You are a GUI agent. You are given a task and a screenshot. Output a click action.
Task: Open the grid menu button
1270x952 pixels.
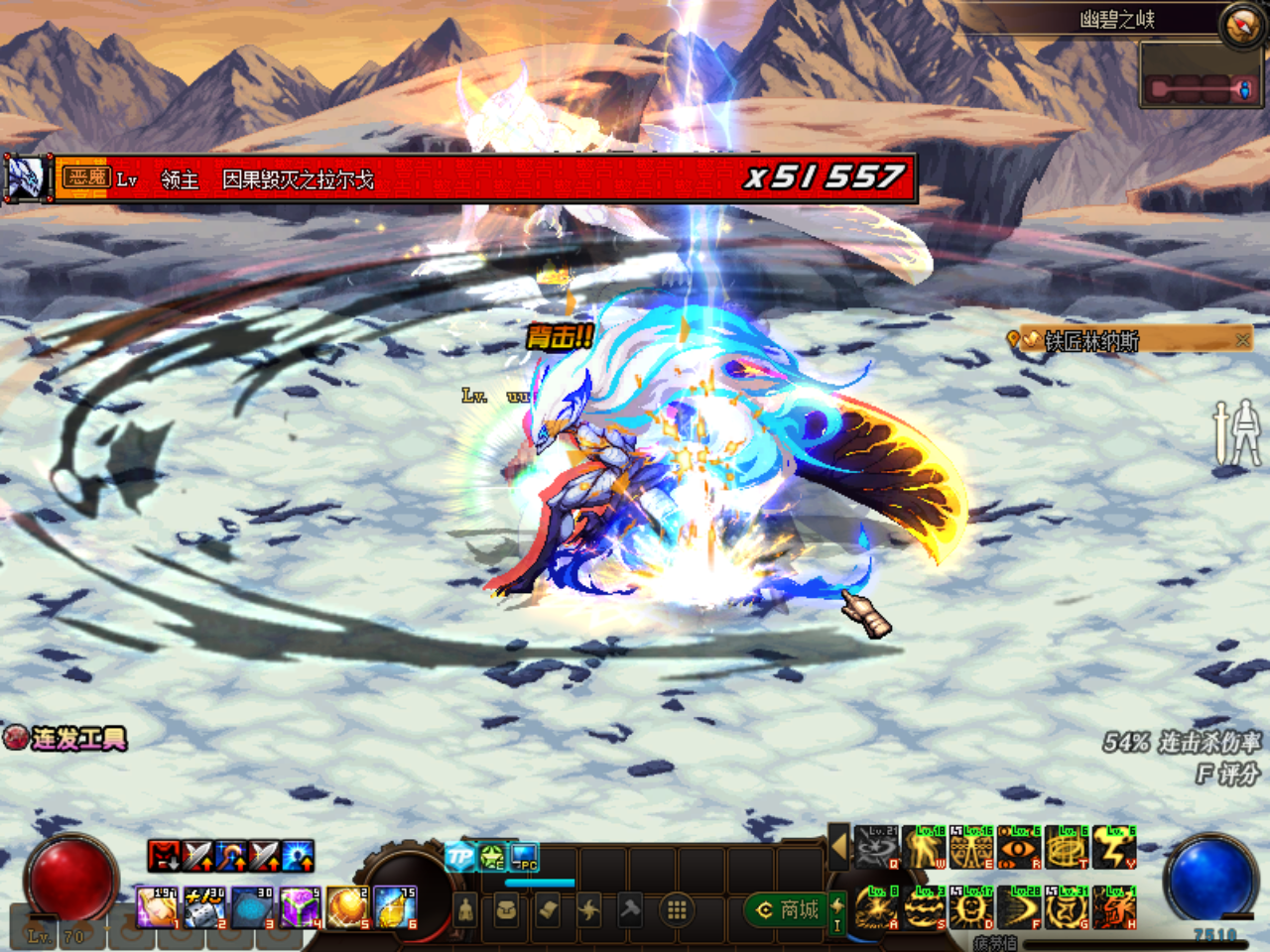677,909
